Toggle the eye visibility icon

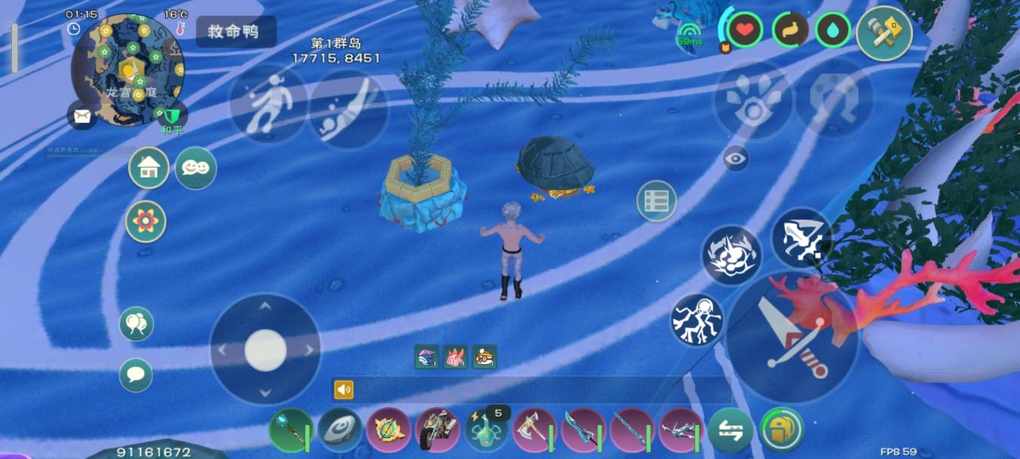coord(736,157)
